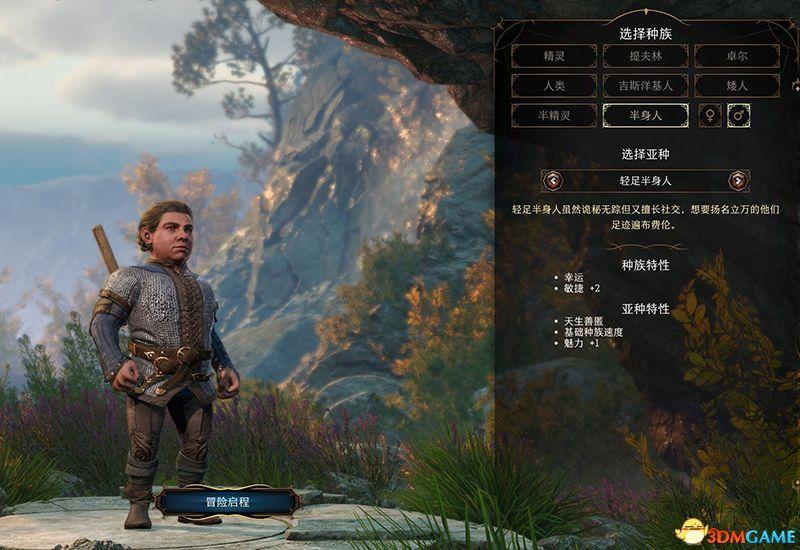Select the 半精灵 (Half-Elf) race

pyautogui.click(x=553, y=116)
